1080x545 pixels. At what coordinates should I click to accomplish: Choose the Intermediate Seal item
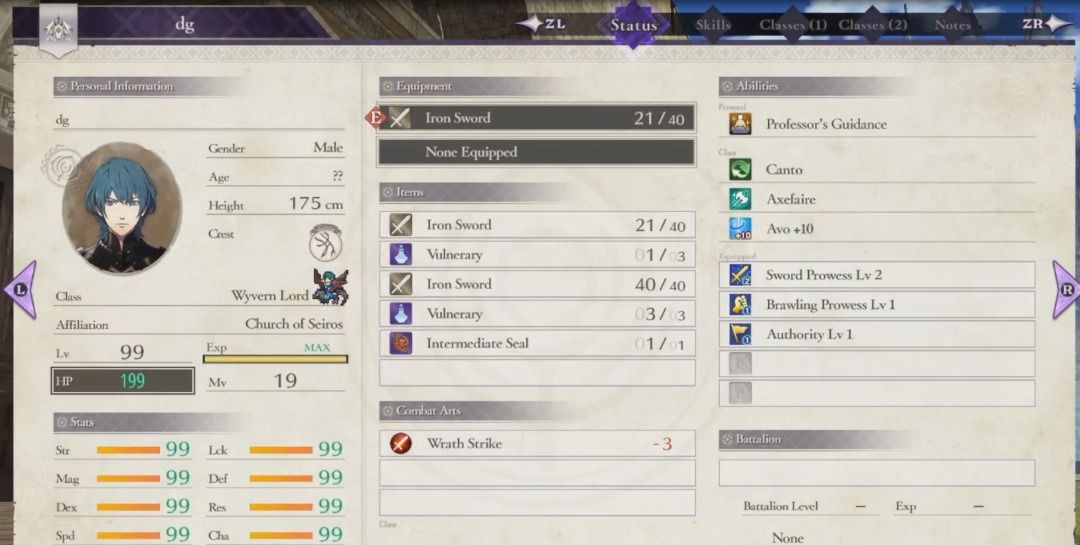click(x=536, y=343)
